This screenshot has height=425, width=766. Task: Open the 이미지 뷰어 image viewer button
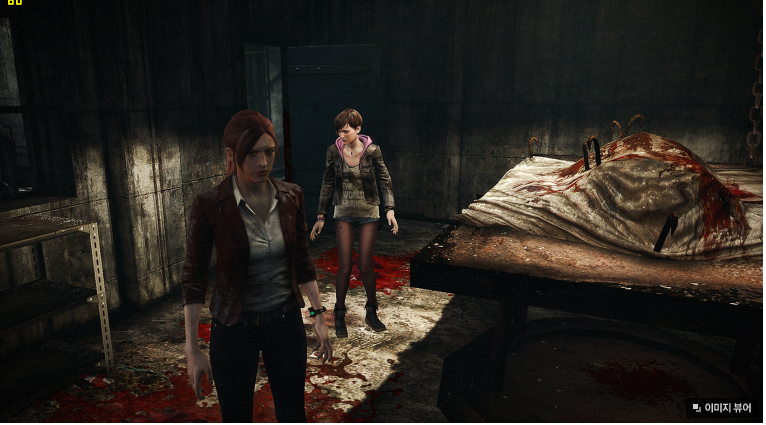(x=721, y=407)
